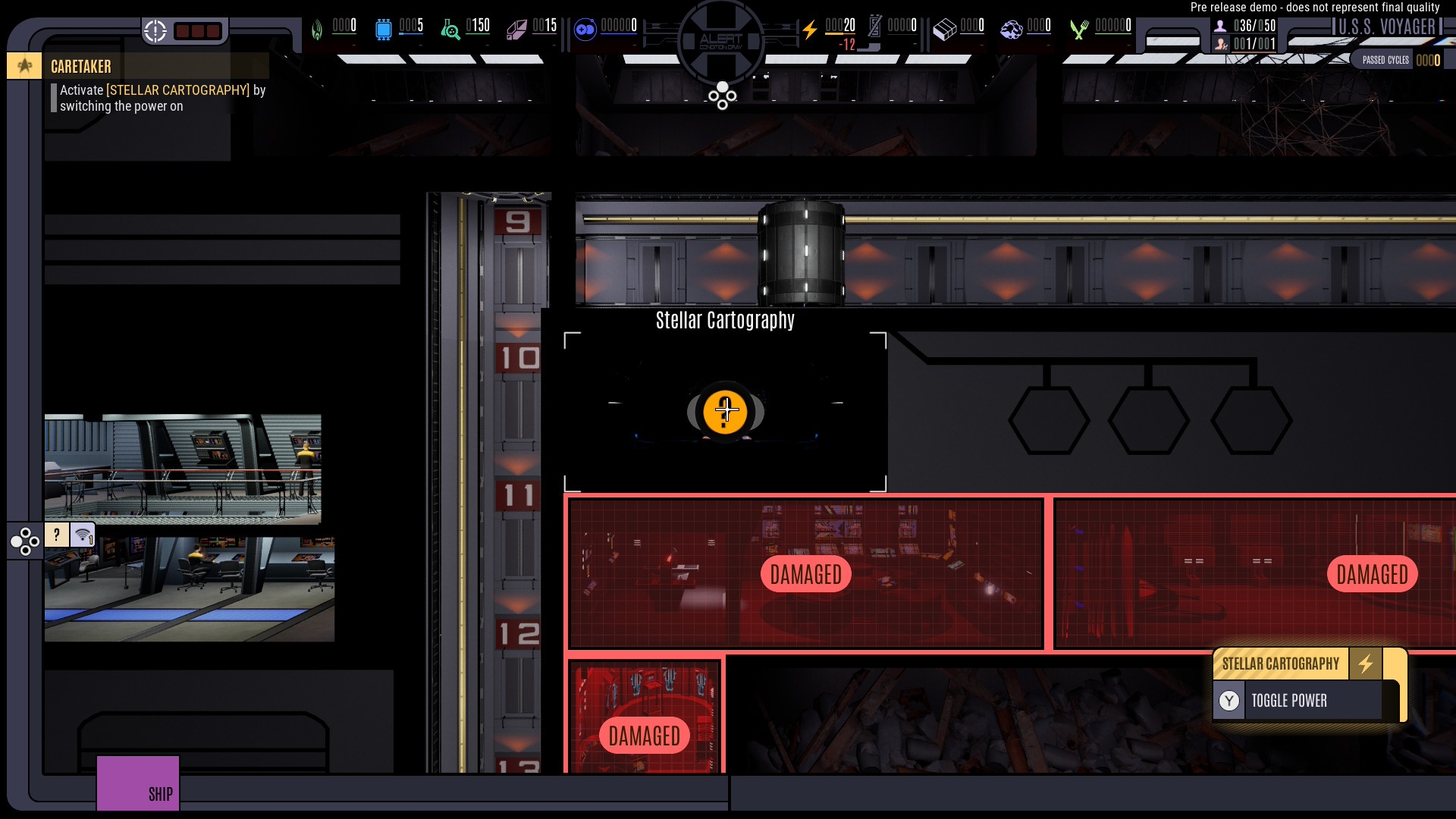Click the circular alert condition indicator
Image resolution: width=1456 pixels, height=819 pixels.
pos(721,39)
